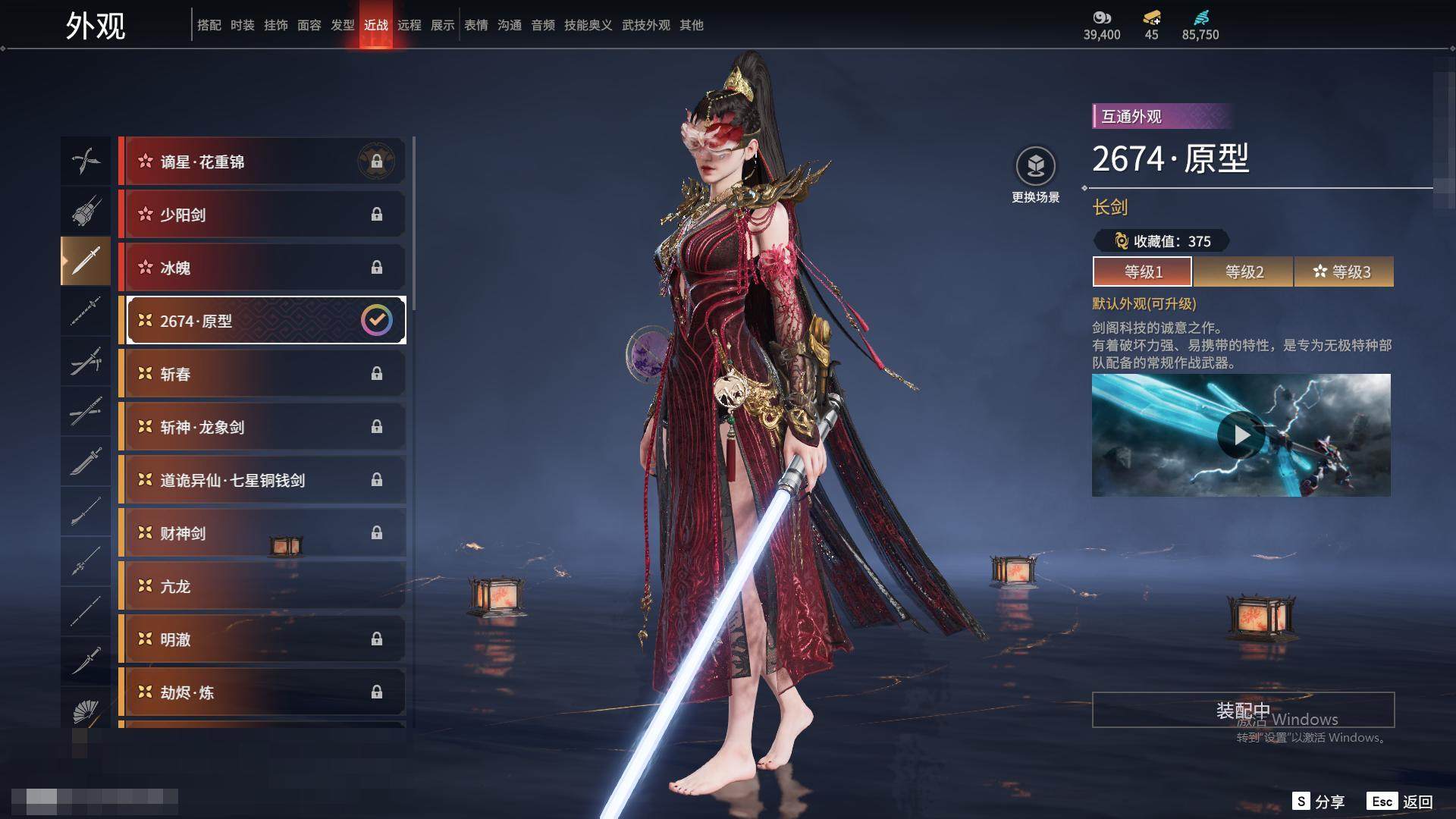Switch to the 时装 tab

(243, 25)
